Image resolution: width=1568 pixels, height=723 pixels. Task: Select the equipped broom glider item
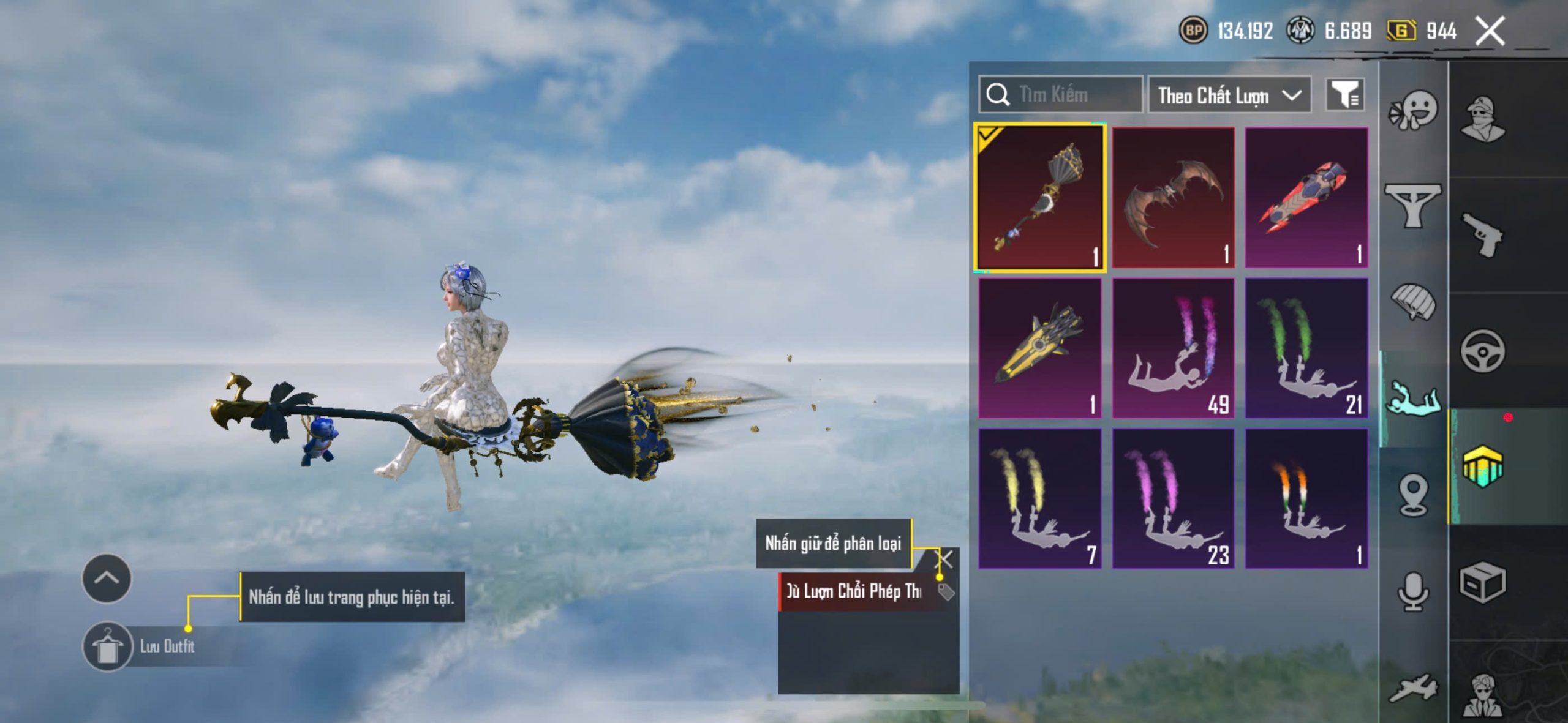point(1040,197)
